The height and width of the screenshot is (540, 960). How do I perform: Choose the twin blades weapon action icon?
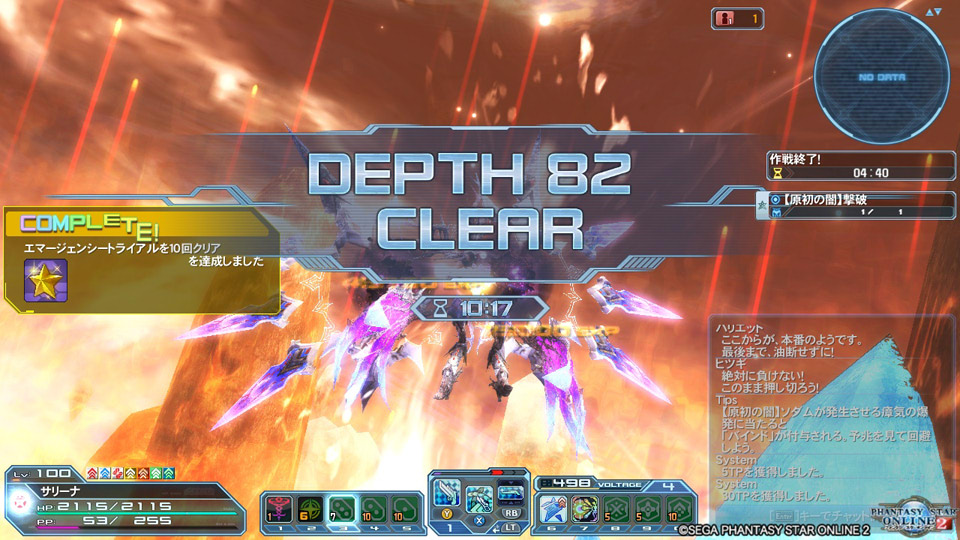(480, 497)
